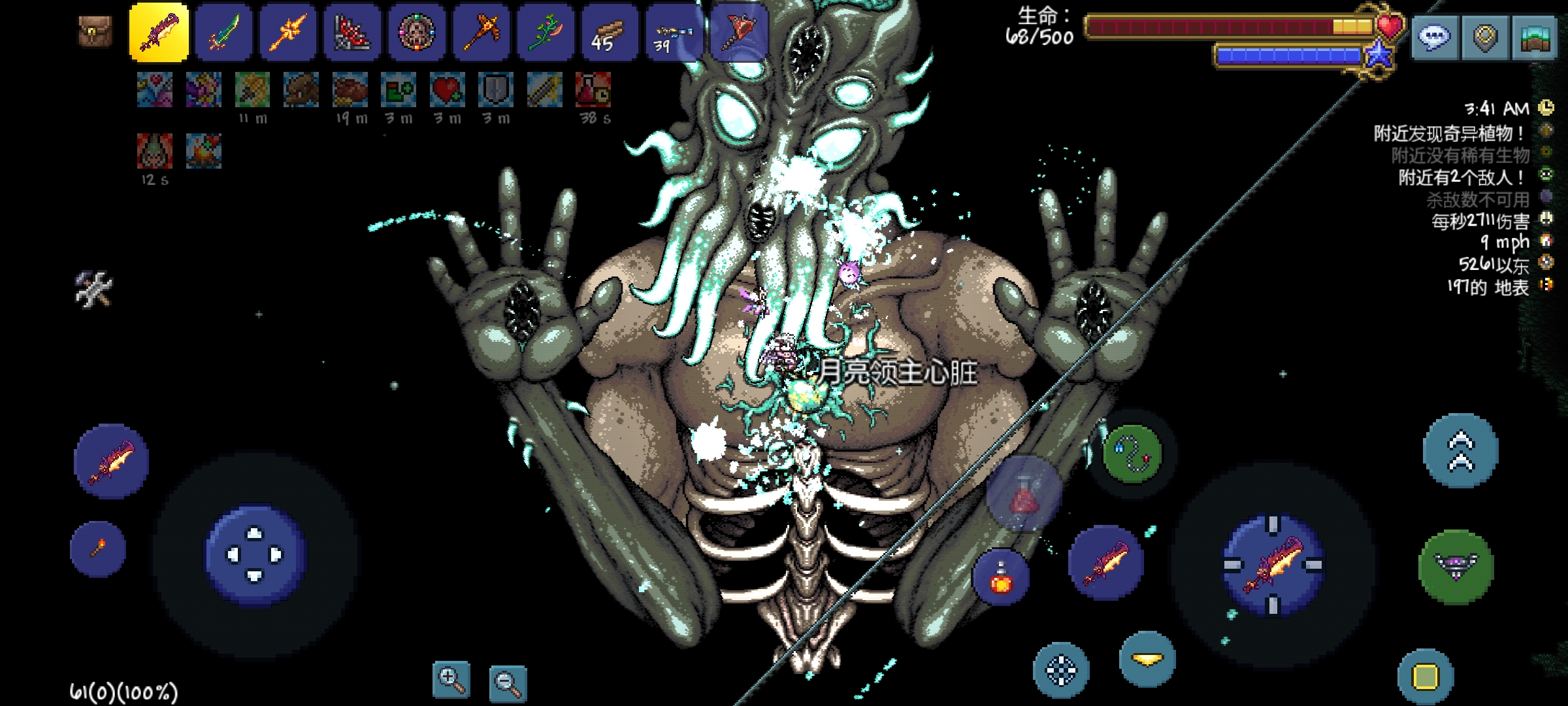Select the Terra Blade hotbar slot
This screenshot has height=706, width=1568.
[223, 33]
